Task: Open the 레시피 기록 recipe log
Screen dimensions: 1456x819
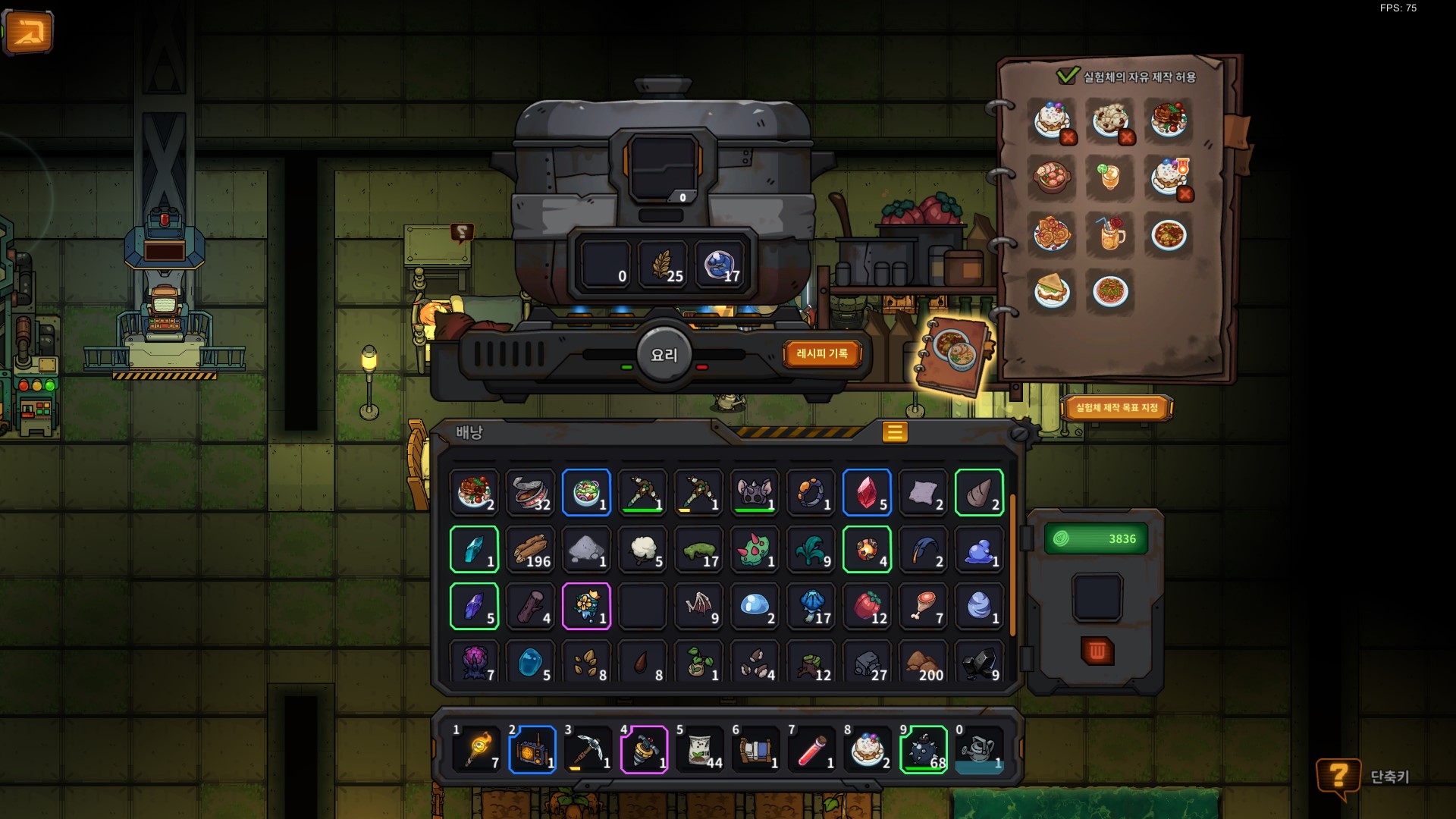Action: [822, 353]
